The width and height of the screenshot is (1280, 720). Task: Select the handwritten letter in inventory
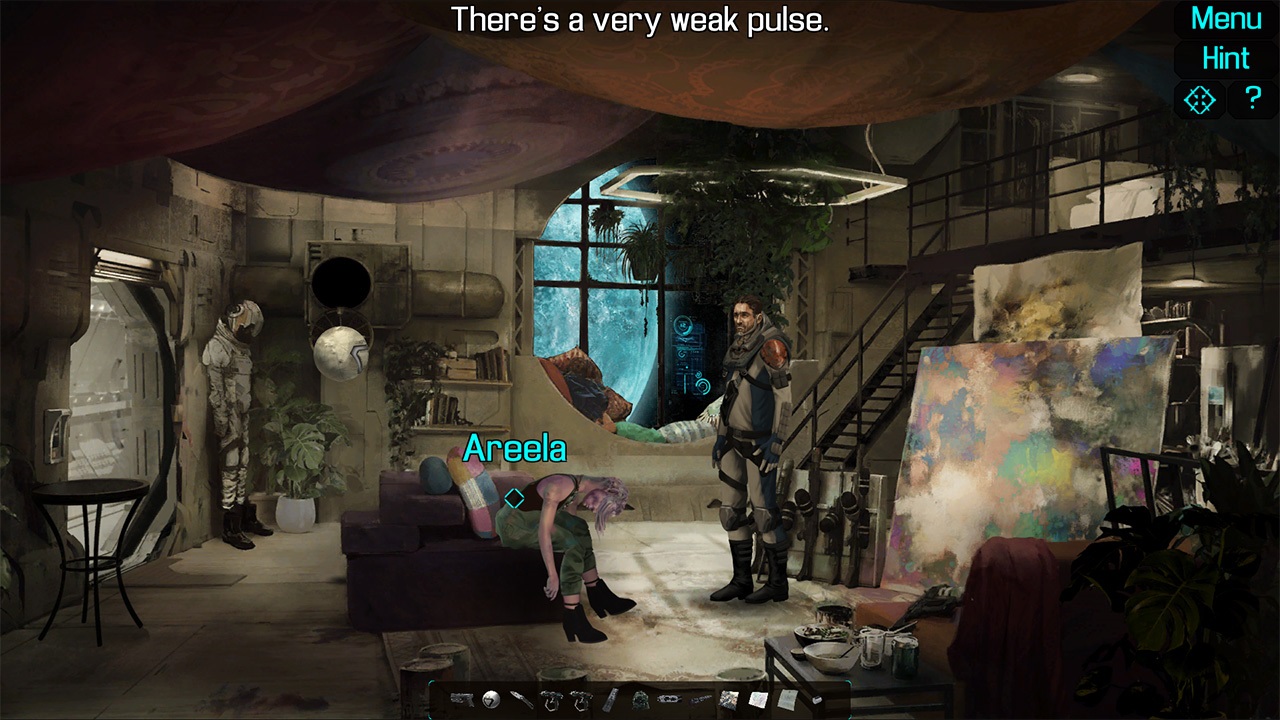(787, 699)
